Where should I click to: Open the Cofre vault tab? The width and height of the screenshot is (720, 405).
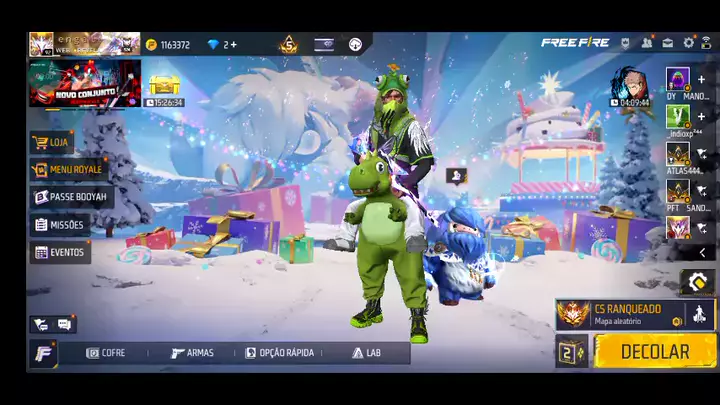[106, 353]
